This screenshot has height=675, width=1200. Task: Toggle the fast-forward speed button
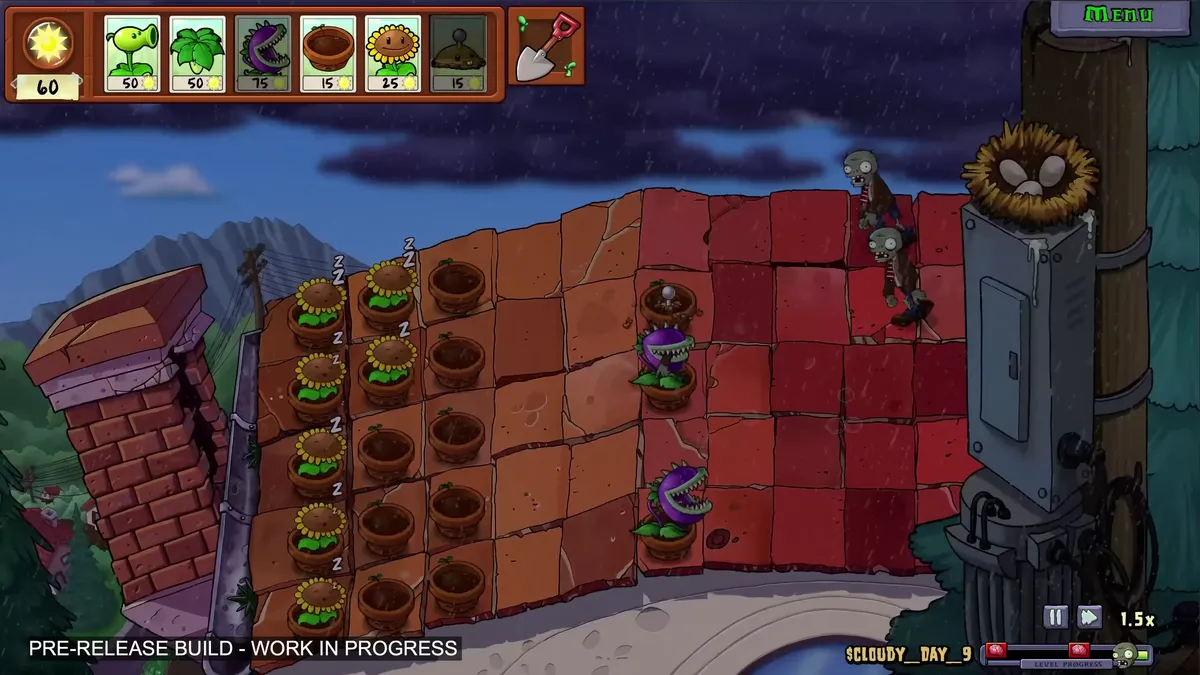coord(1089,617)
